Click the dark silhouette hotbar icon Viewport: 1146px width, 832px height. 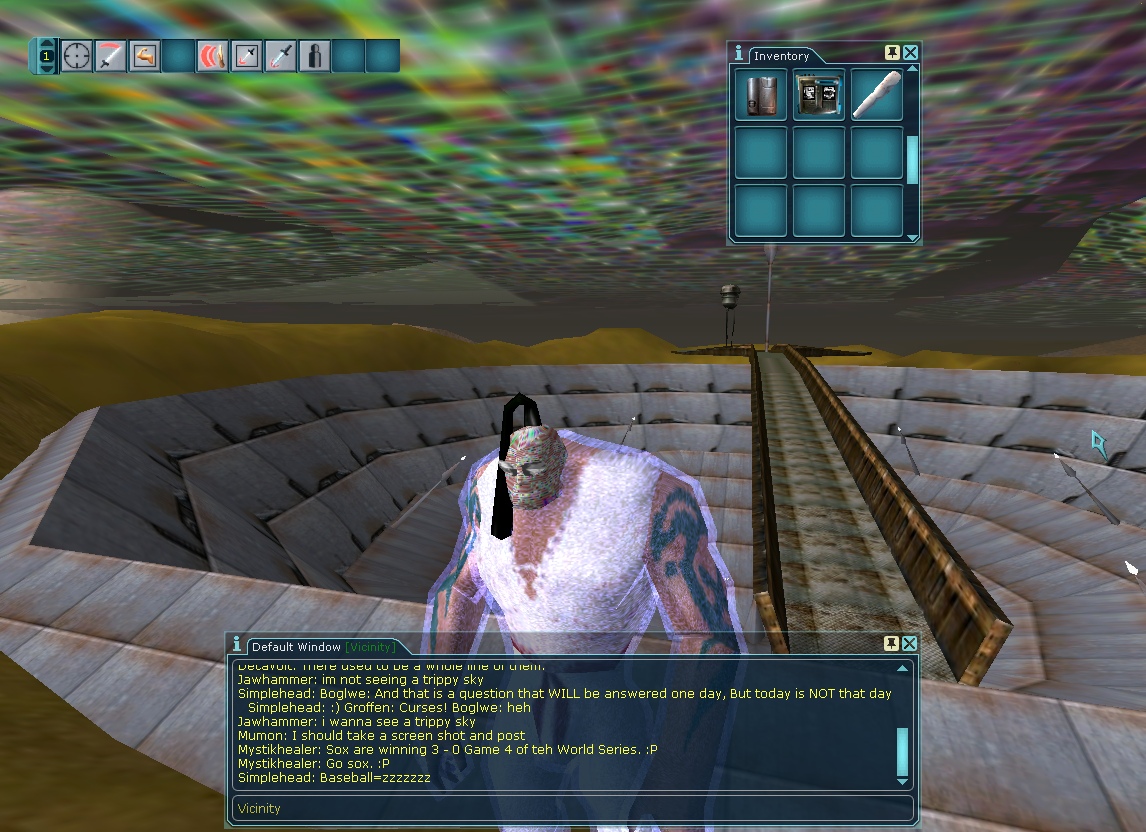point(315,56)
